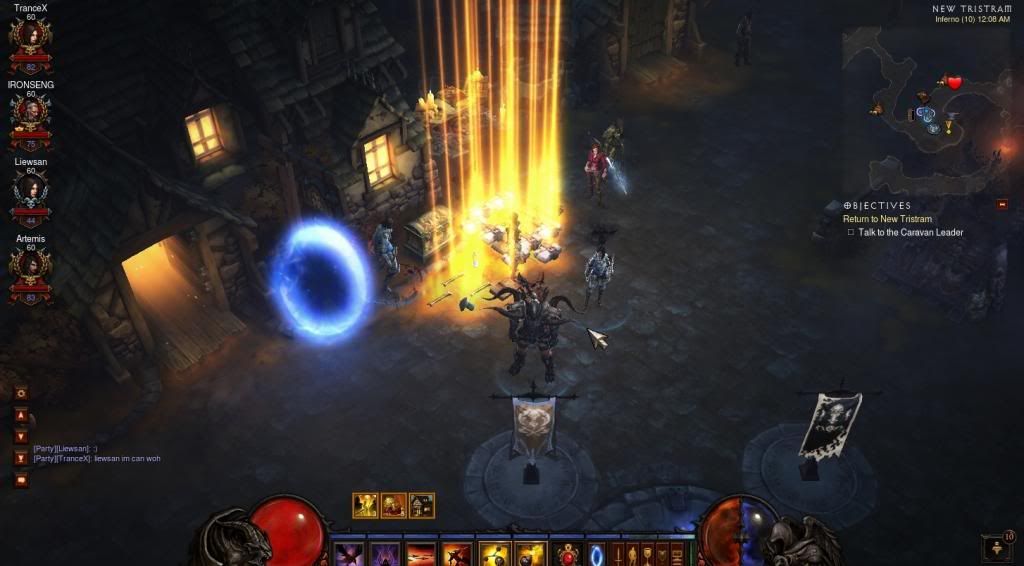Open the social button in bottom-right corner
1024x566 pixels.
(x=995, y=547)
